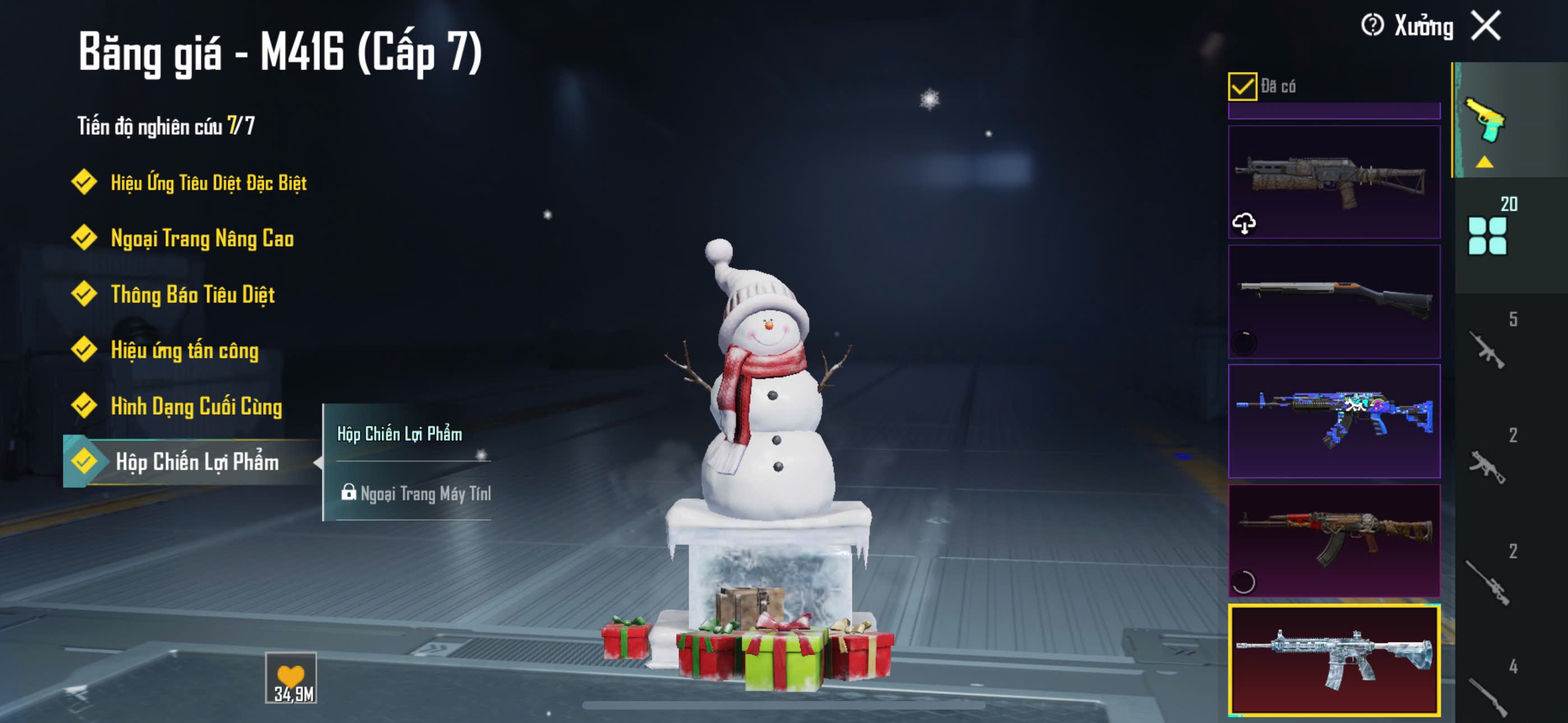This screenshot has width=1568, height=723.
Task: Switch to the yellow pistol category tab
Action: (x=1486, y=122)
